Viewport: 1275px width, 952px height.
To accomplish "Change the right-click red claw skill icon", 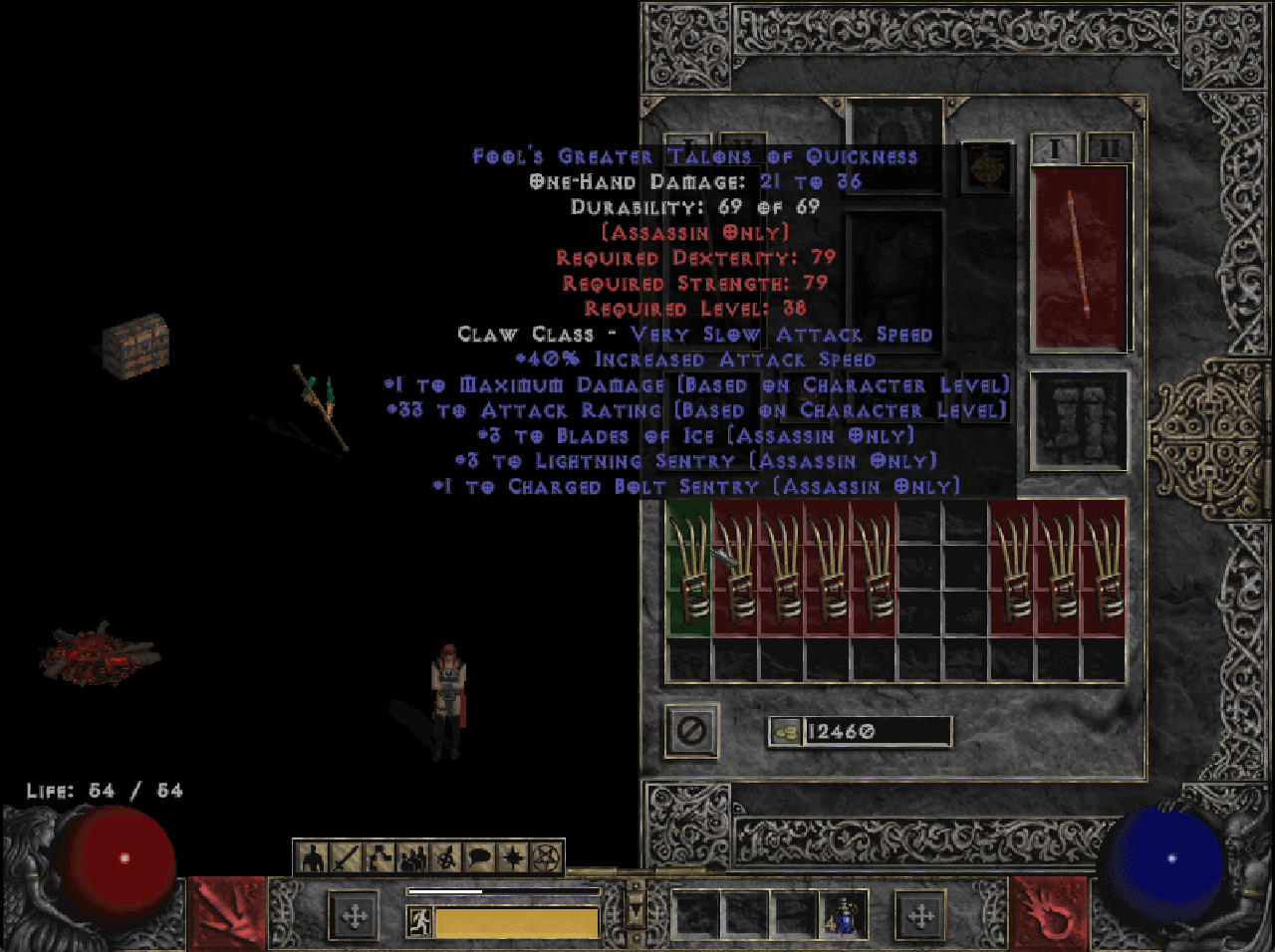I will [1049, 913].
